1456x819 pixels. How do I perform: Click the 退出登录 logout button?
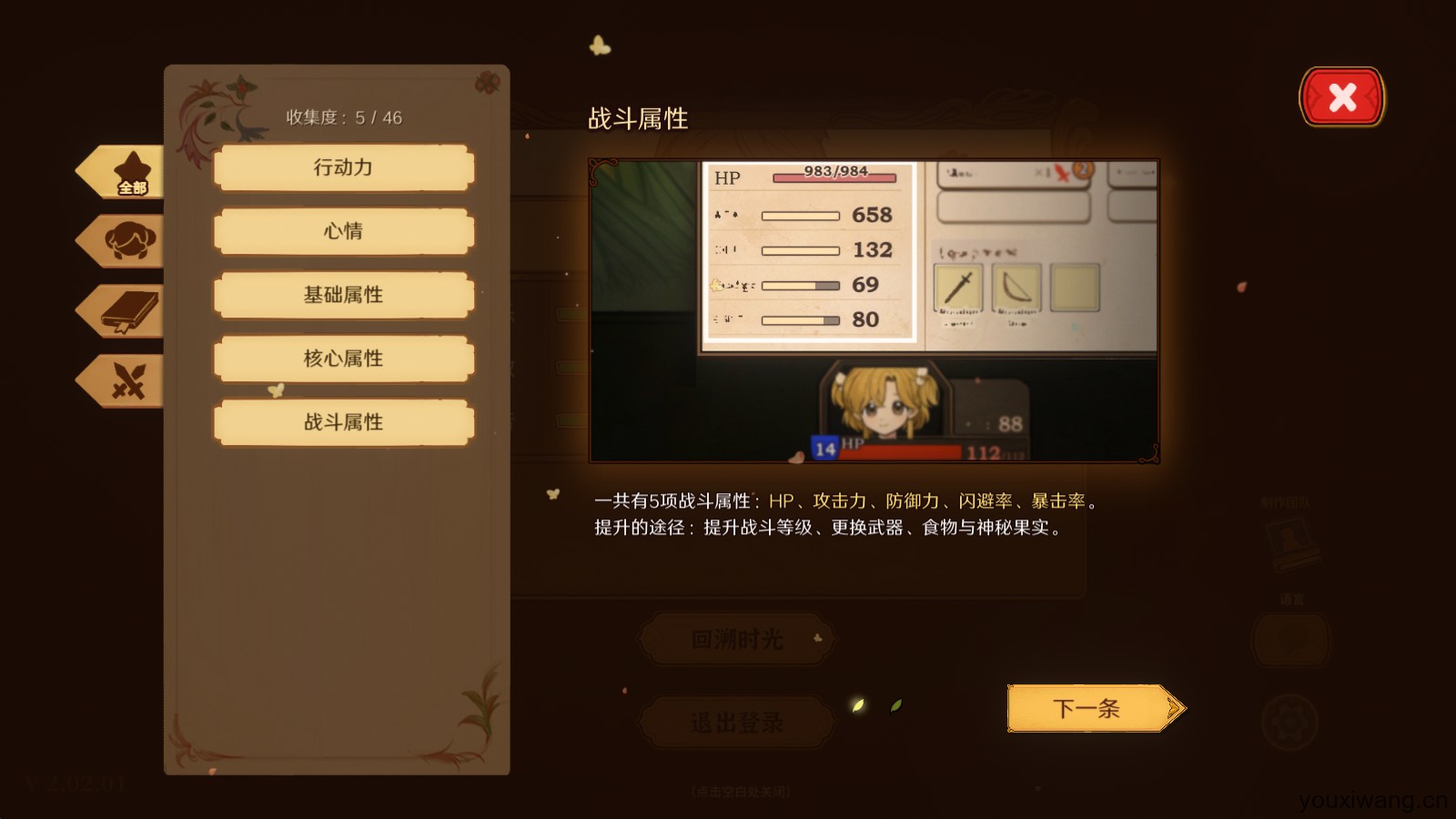click(x=735, y=721)
